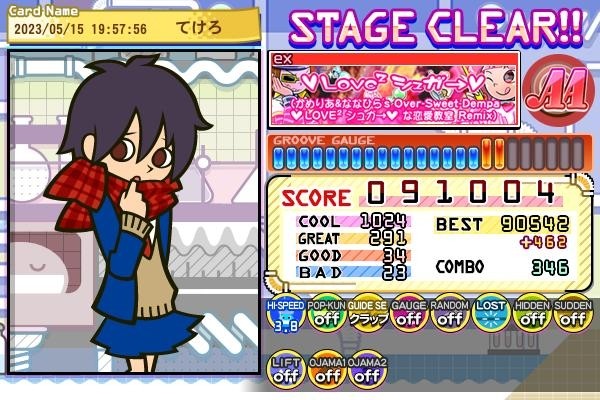Click the LOST option icon
600x400 pixels.
pyautogui.click(x=490, y=318)
